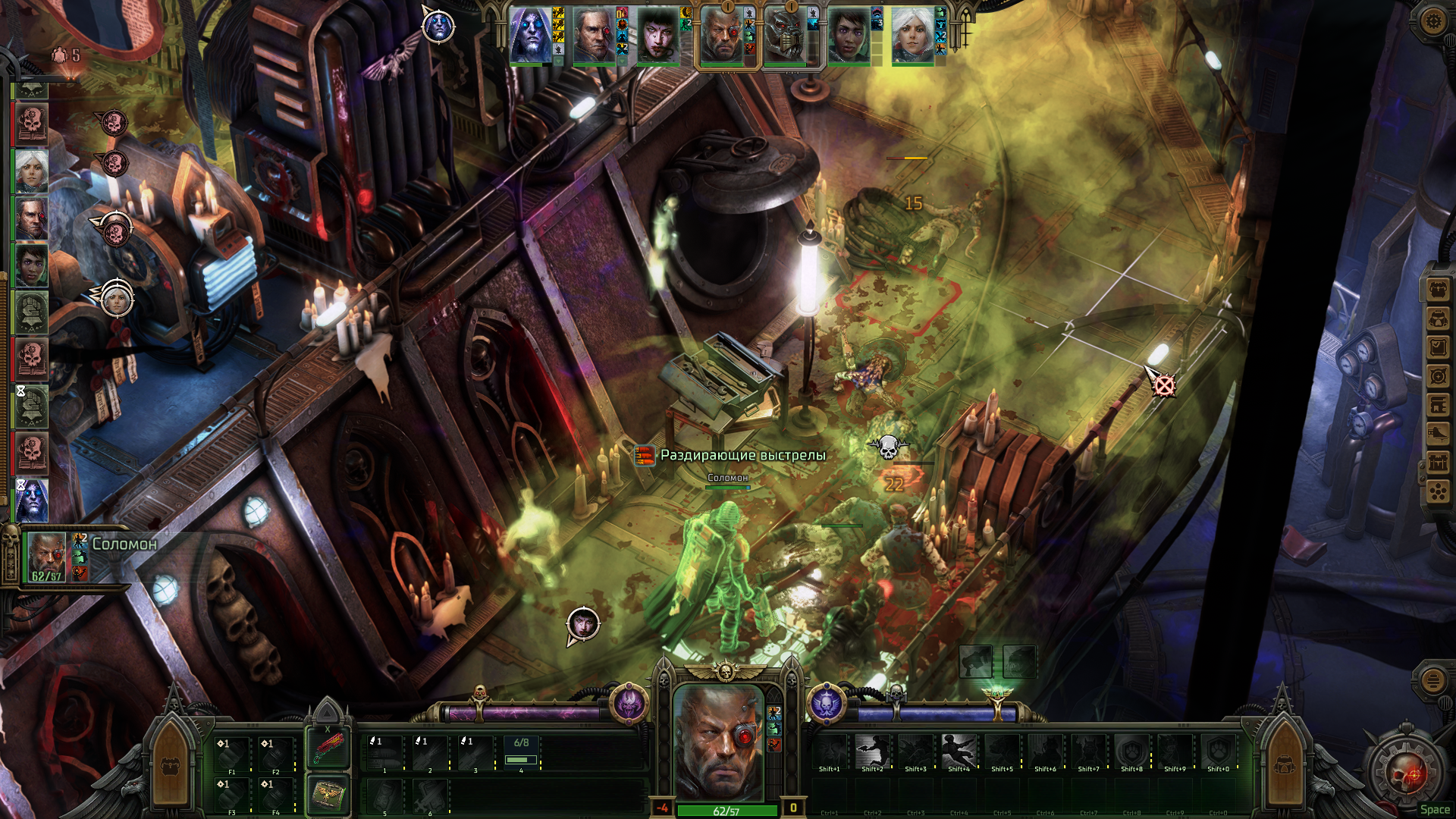Open the combat log button

(x=1432, y=680)
